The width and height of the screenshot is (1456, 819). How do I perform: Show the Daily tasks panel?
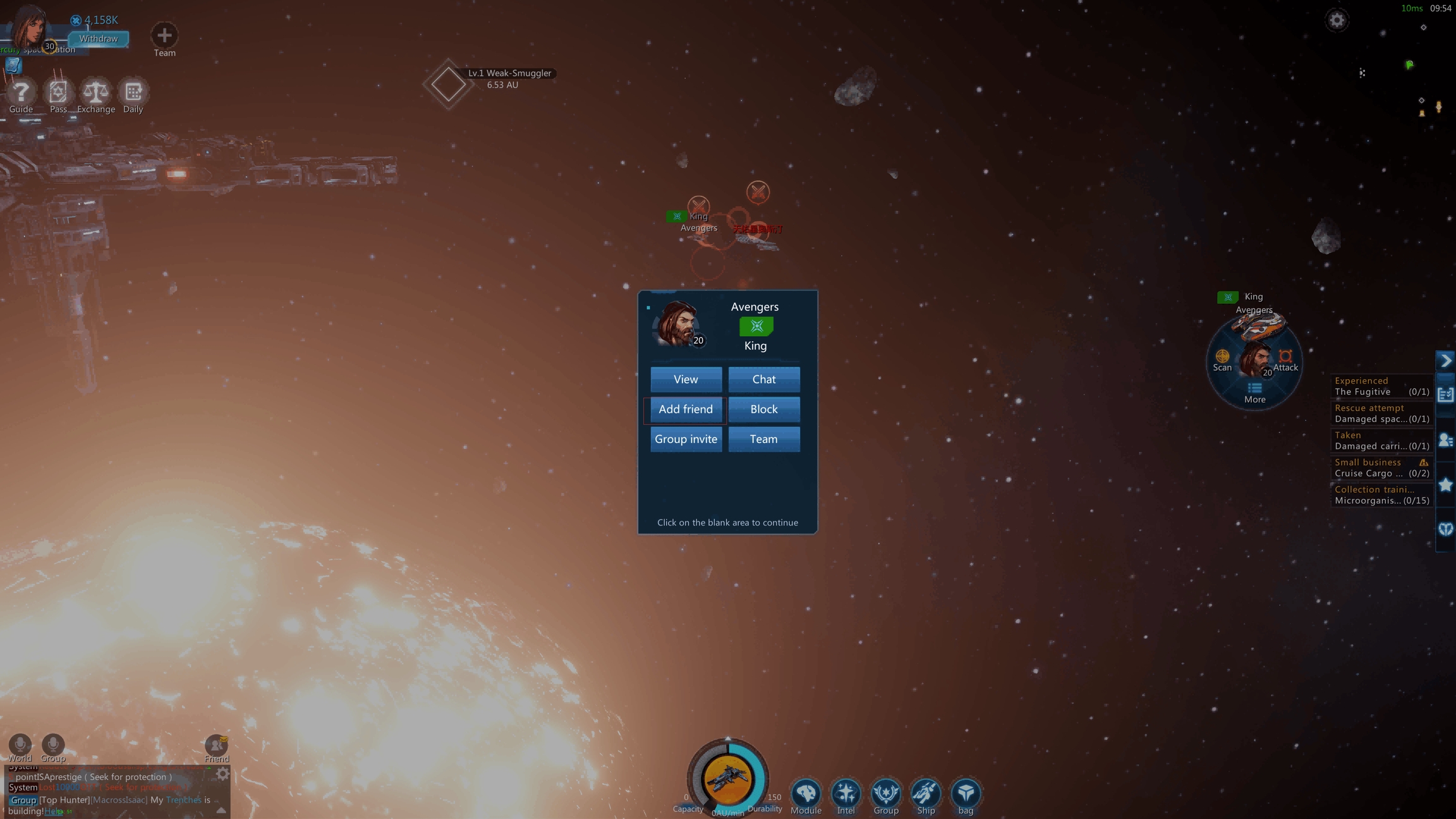(133, 94)
